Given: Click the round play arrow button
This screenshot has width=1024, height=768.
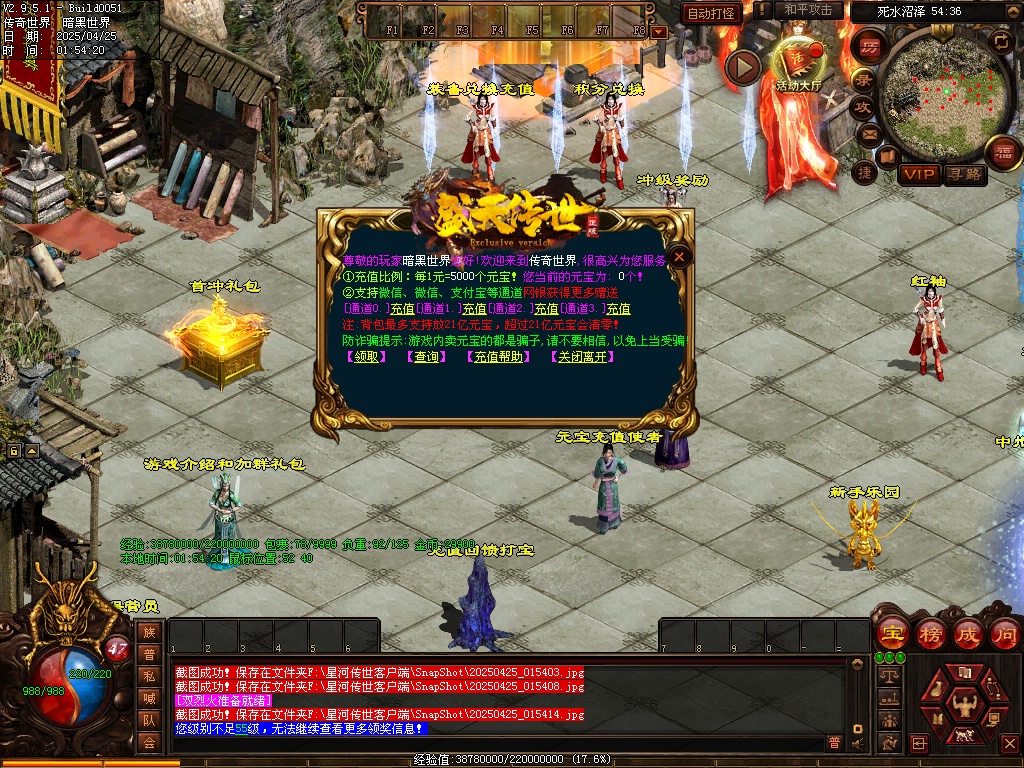Looking at the screenshot, I should (743, 67).
